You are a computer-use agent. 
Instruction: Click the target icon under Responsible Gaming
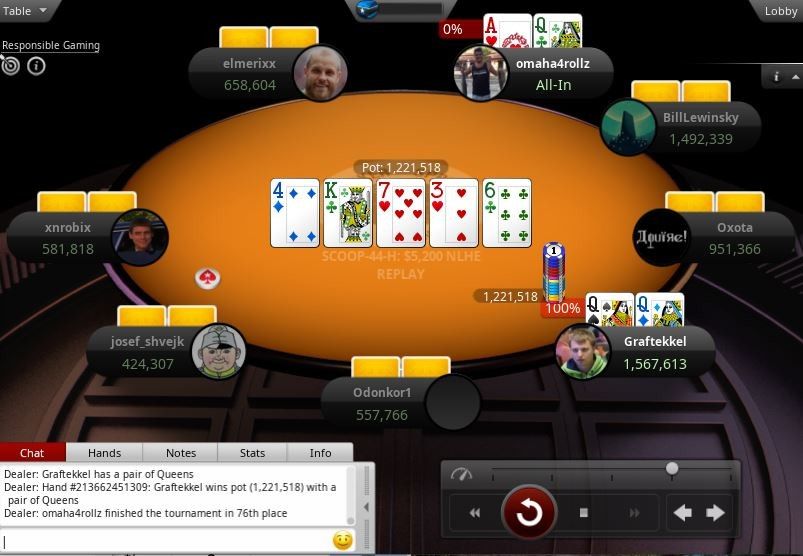pos(11,66)
